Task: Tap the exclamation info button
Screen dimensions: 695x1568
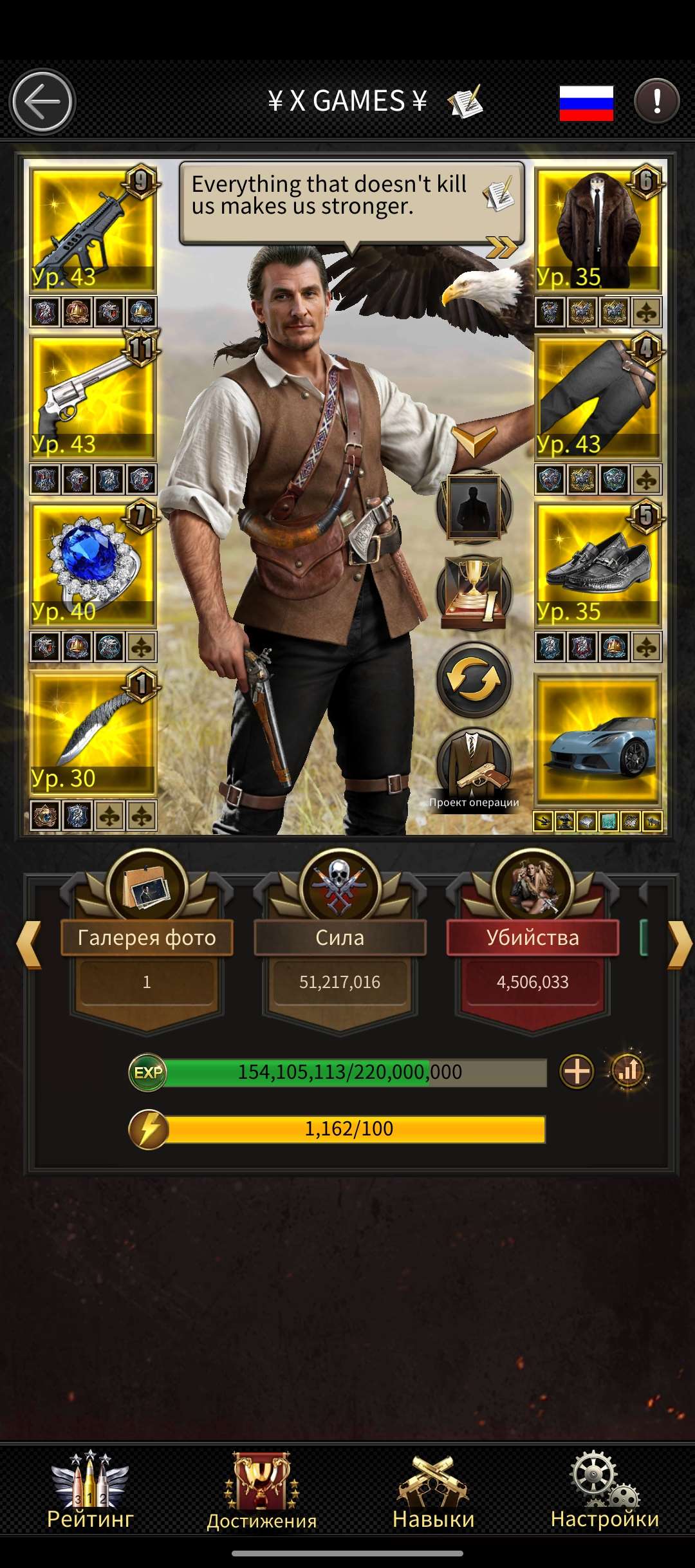Action: pyautogui.click(x=656, y=101)
